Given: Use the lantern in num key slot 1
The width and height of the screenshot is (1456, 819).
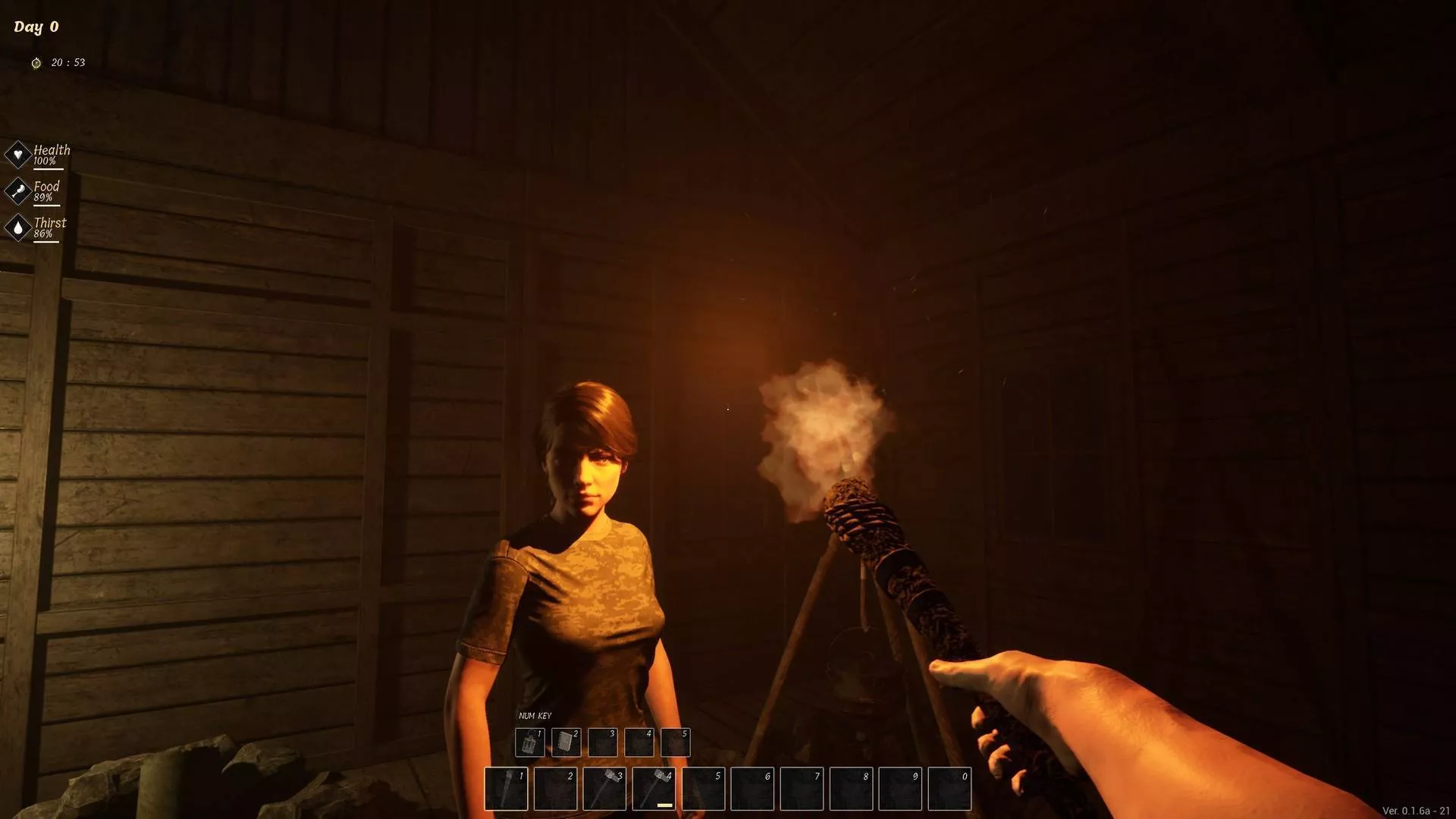Looking at the screenshot, I should (x=529, y=742).
